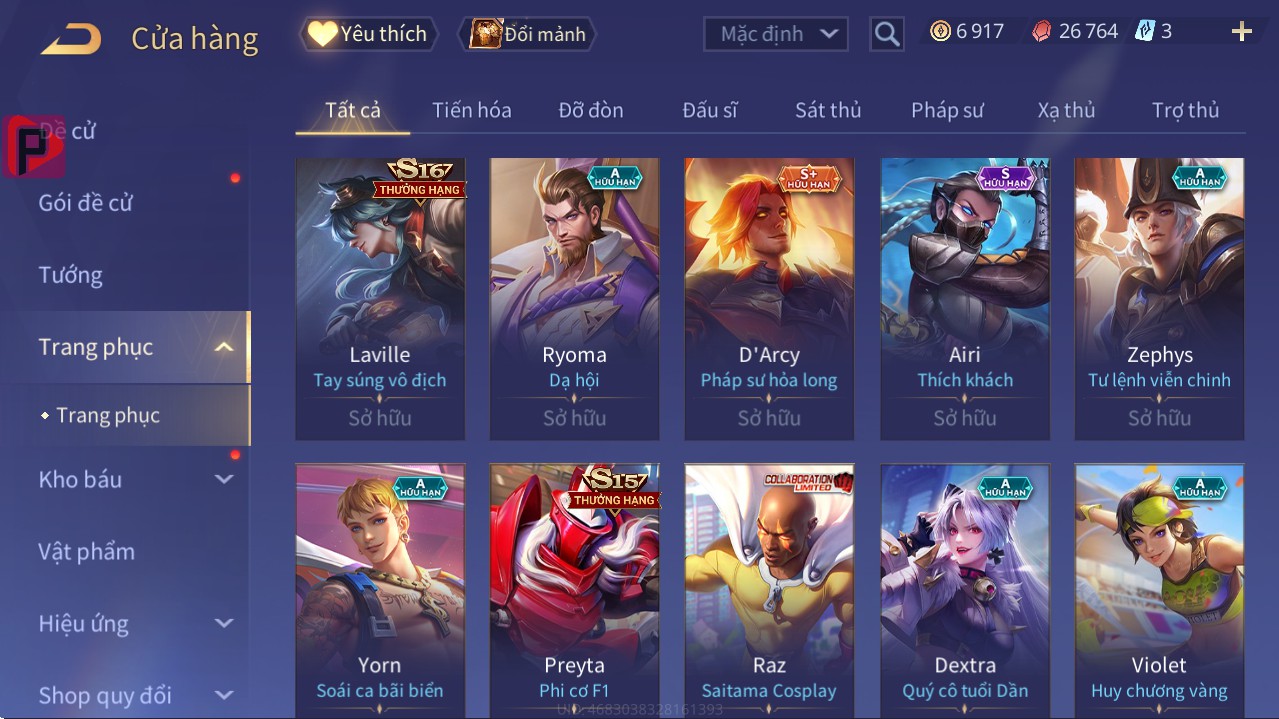Screen dimensions: 1279x719
Task: Choose the Xạ thủ tab
Action: point(1066,110)
